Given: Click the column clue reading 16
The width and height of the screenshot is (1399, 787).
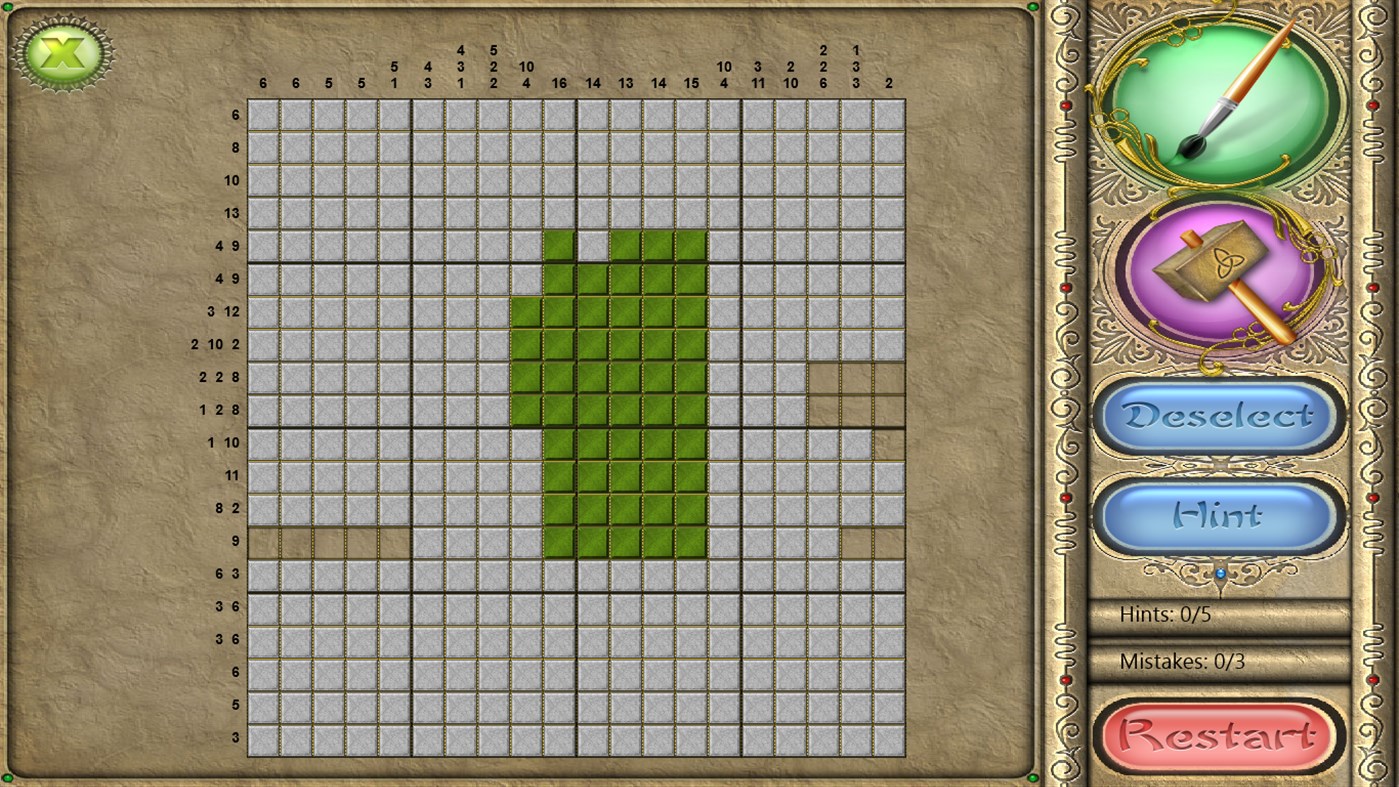Looking at the screenshot, I should pyautogui.click(x=559, y=83).
